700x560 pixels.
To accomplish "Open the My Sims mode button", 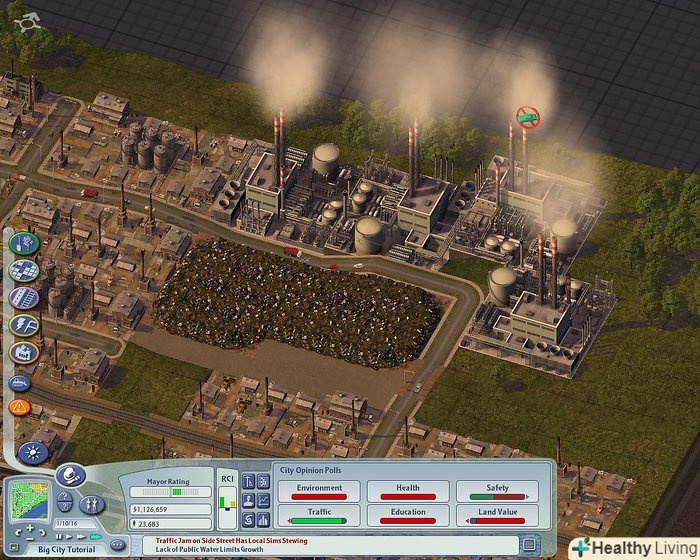I will point(93,505).
